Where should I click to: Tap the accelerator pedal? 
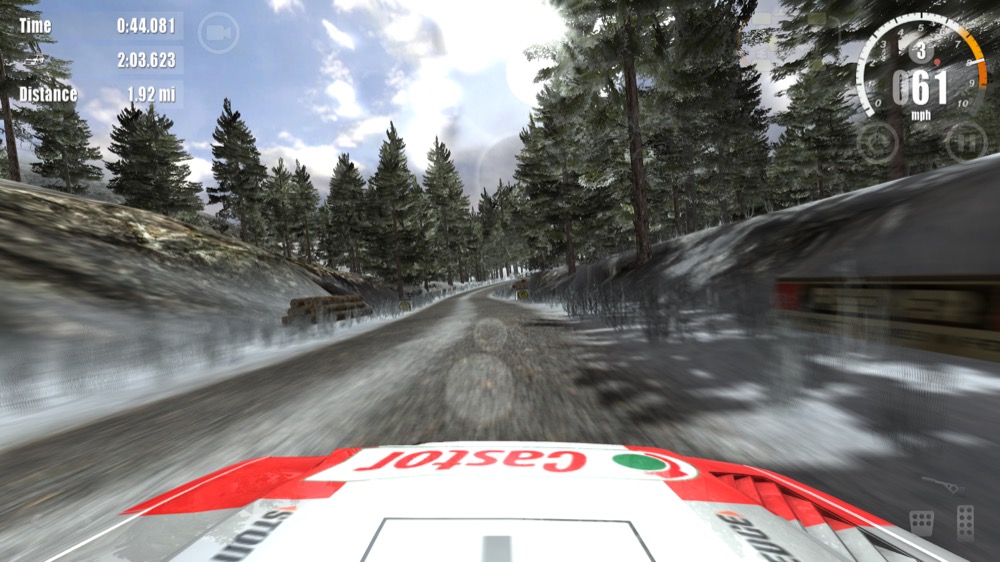[x=965, y=522]
